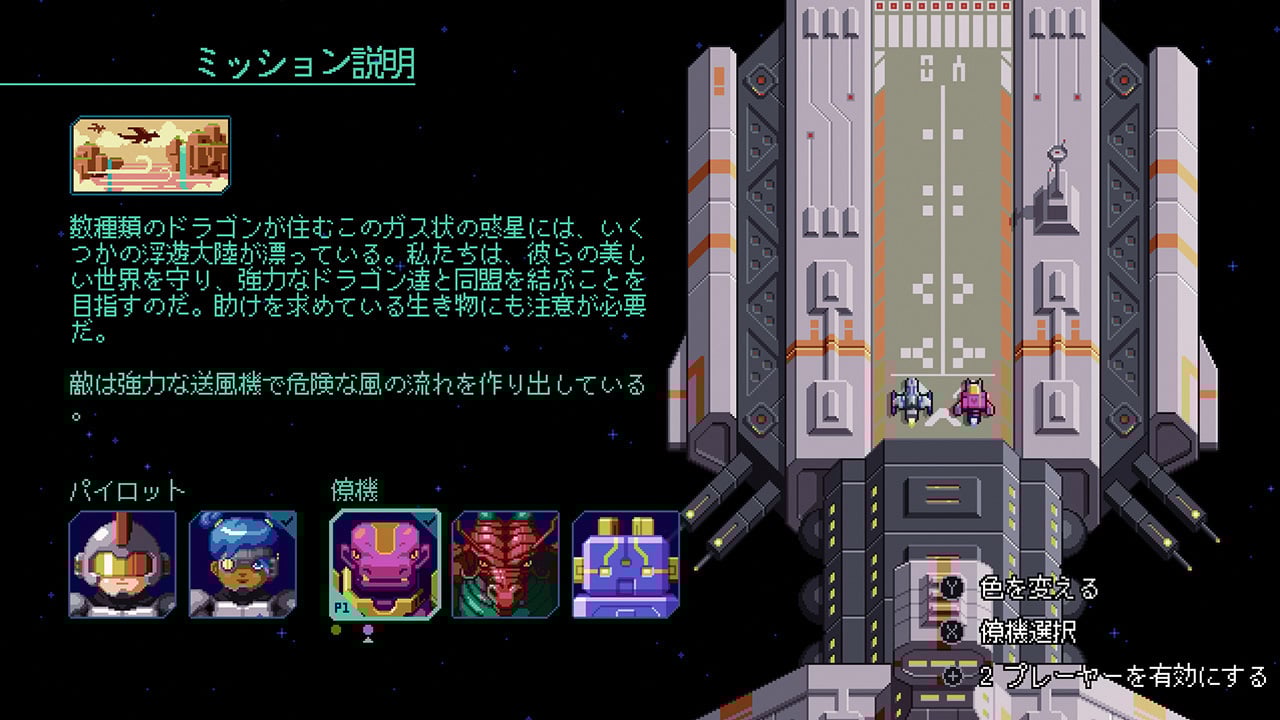Pick the green color dot swatch

pos(334,628)
